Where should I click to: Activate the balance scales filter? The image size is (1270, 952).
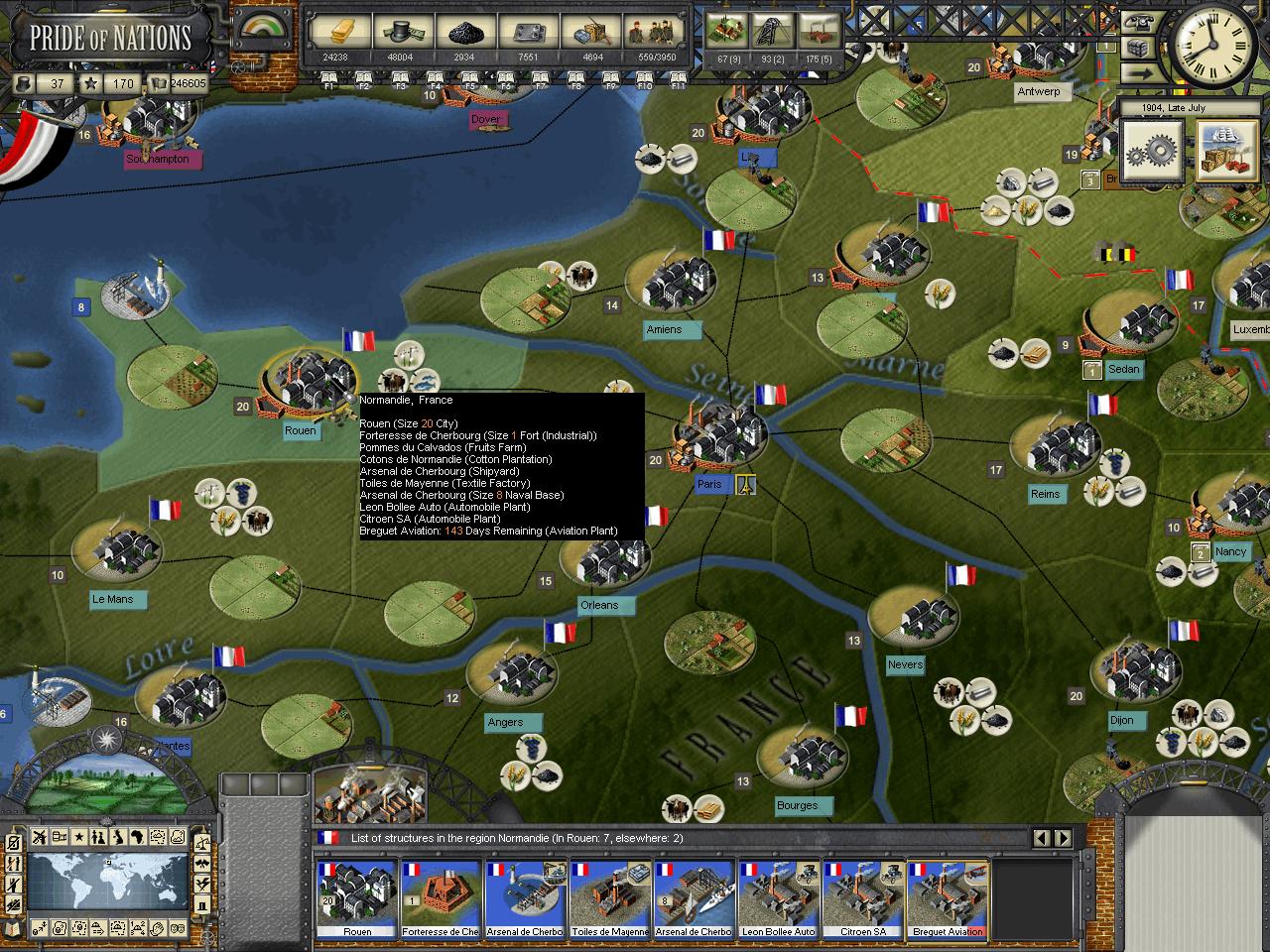pyautogui.click(x=202, y=841)
